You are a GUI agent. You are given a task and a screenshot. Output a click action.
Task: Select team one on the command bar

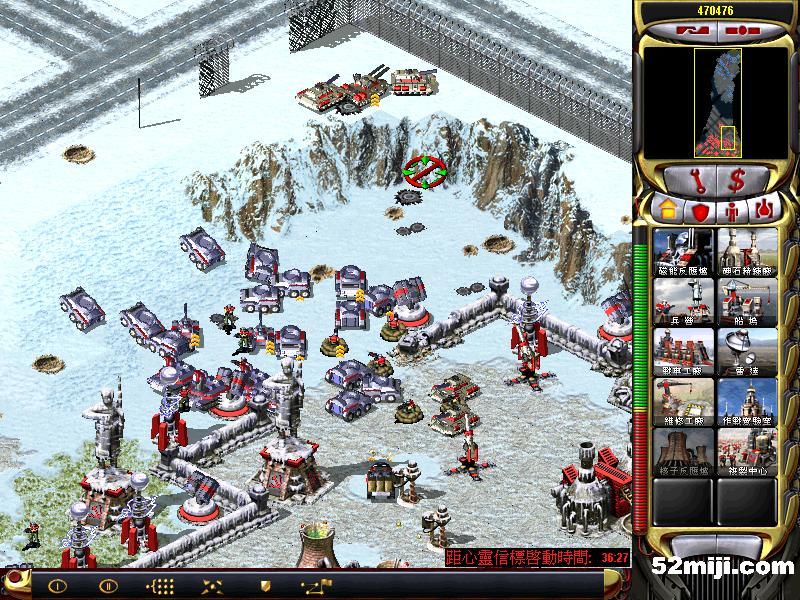tap(57, 585)
